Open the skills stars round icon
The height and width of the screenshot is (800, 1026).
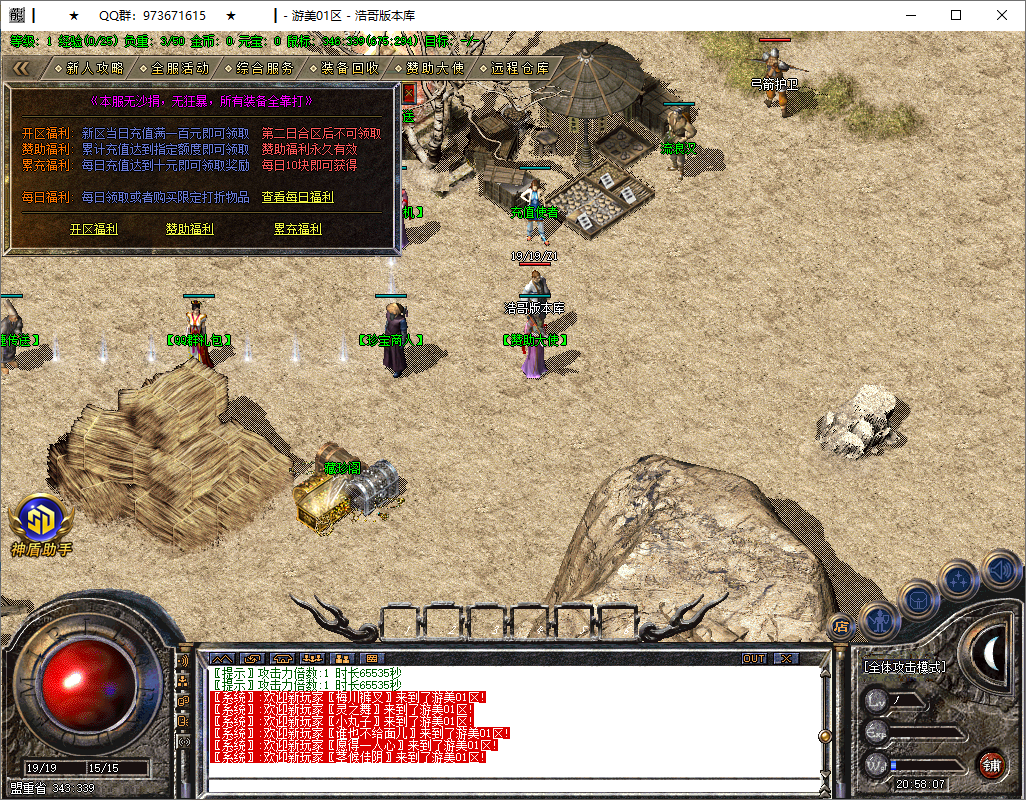click(x=960, y=578)
